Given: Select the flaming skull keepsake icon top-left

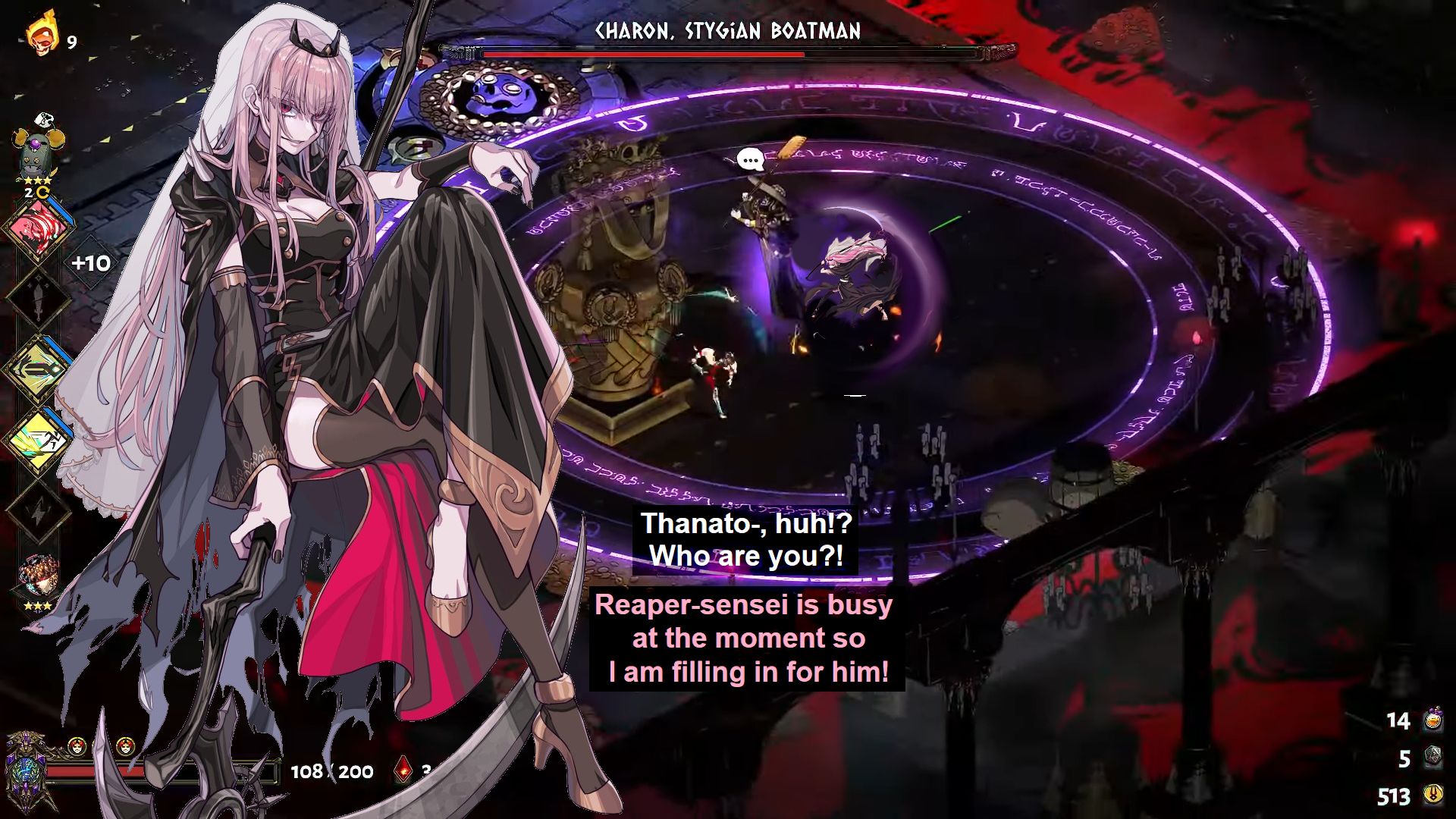Looking at the screenshot, I should click(x=43, y=33).
